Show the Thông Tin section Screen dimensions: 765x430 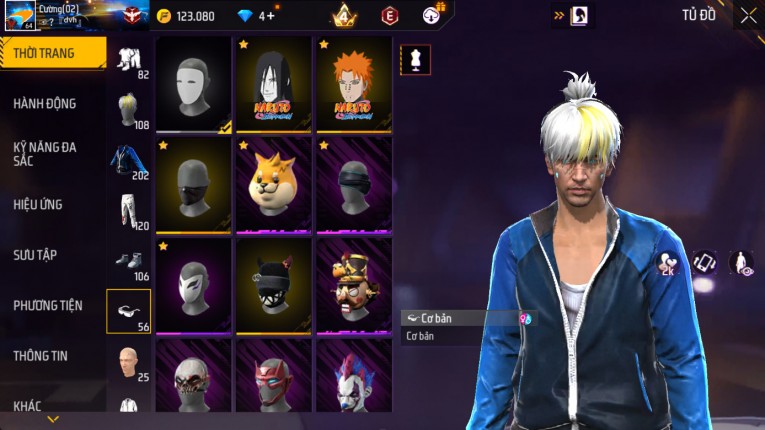[x=42, y=355]
